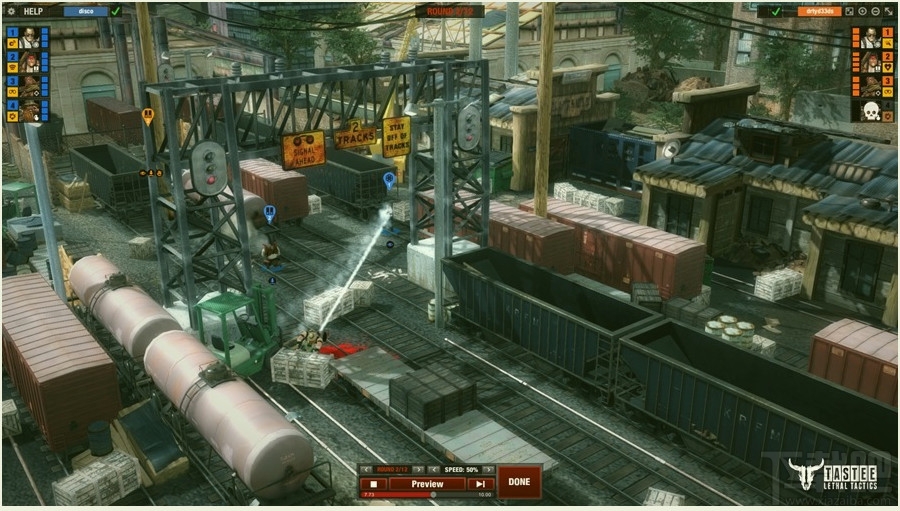Viewport: 900px width, 511px height.
Task: Select blue team member 2 portrait
Action: click(x=28, y=61)
